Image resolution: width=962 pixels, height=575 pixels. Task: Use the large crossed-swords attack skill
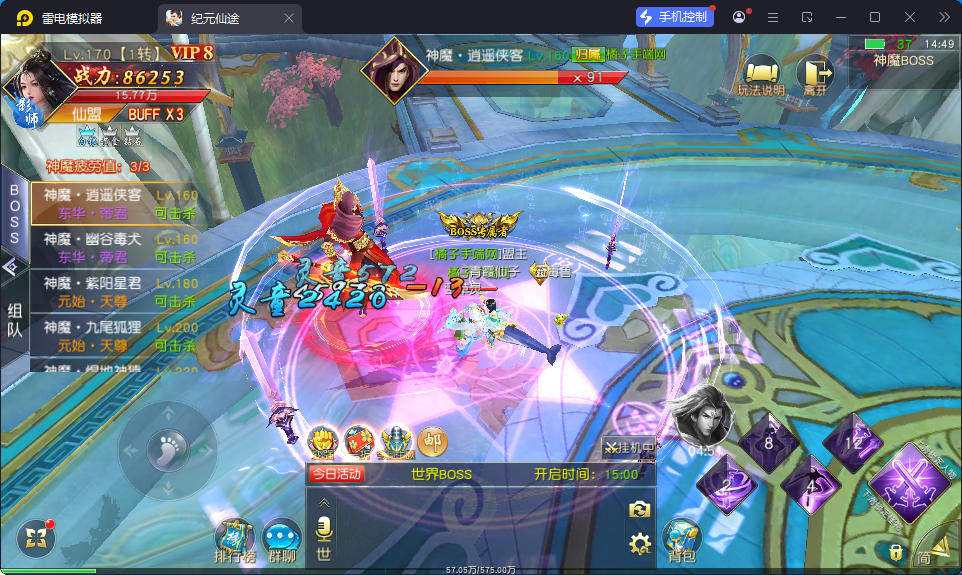907,479
